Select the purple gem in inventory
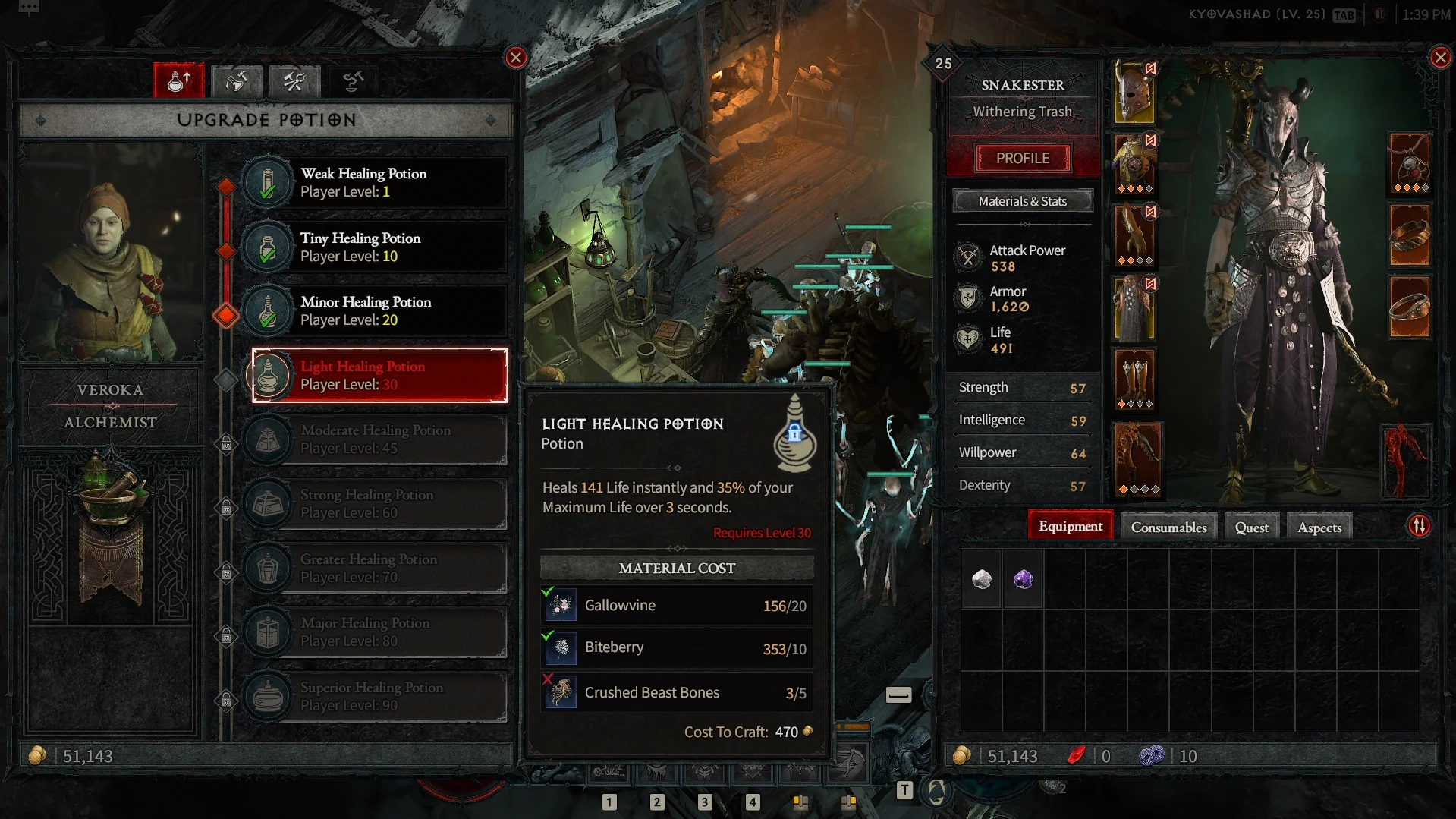The image size is (1456, 819). click(1024, 580)
